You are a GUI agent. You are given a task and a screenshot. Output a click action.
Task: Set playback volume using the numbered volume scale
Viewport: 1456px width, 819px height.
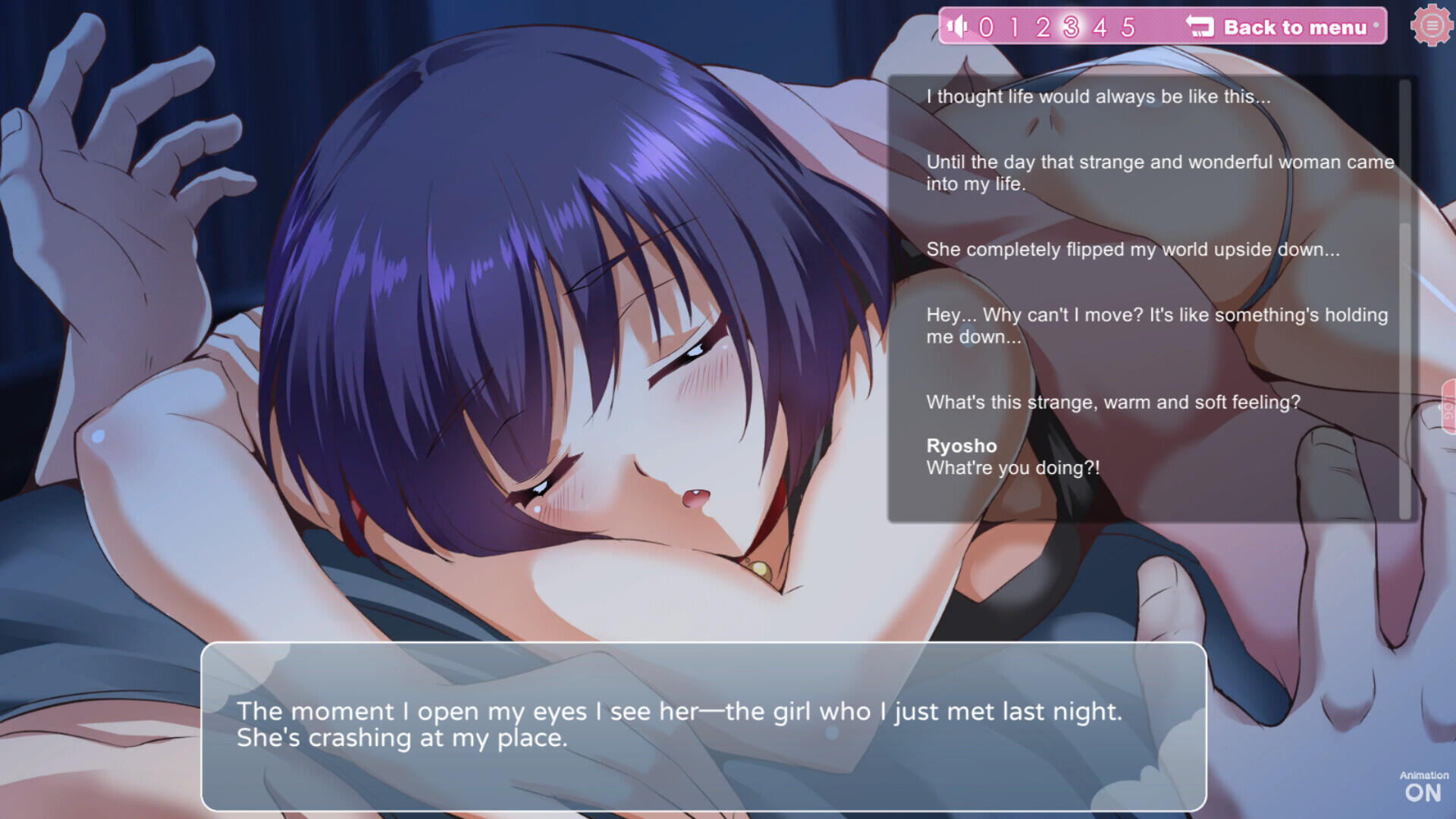1058,27
